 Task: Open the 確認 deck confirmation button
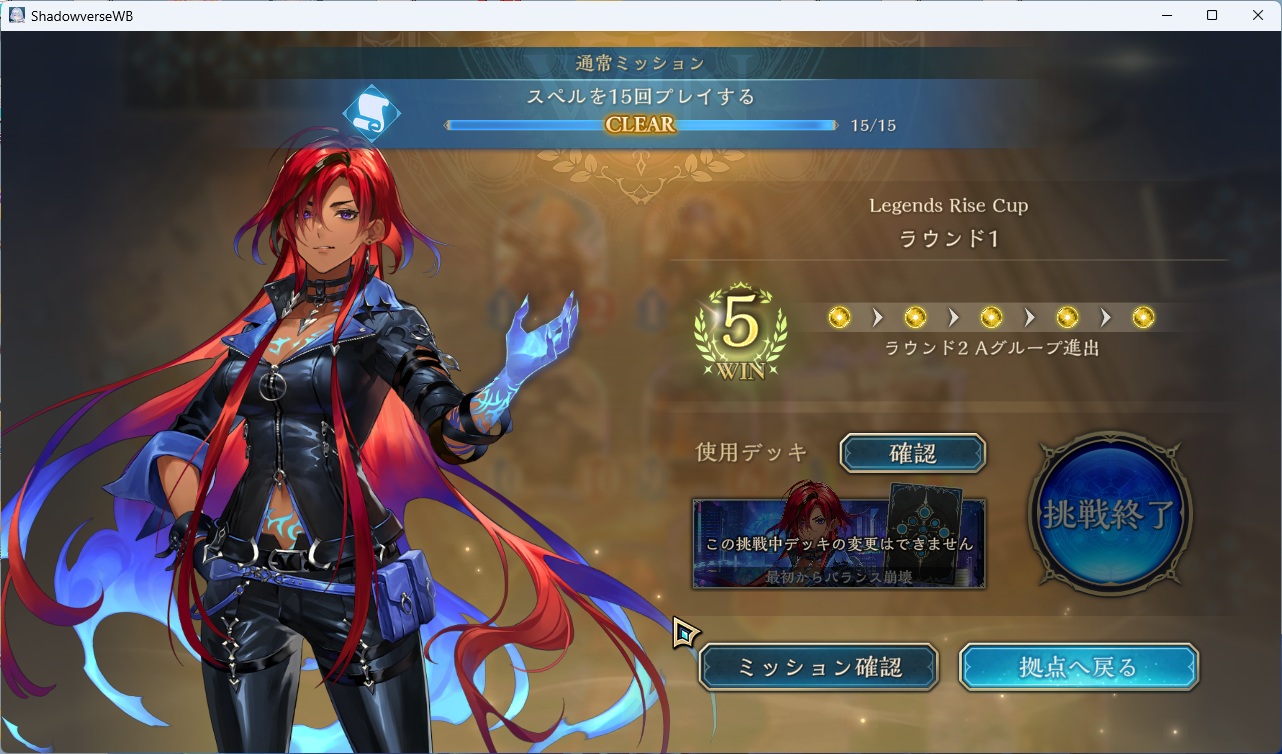[912, 453]
